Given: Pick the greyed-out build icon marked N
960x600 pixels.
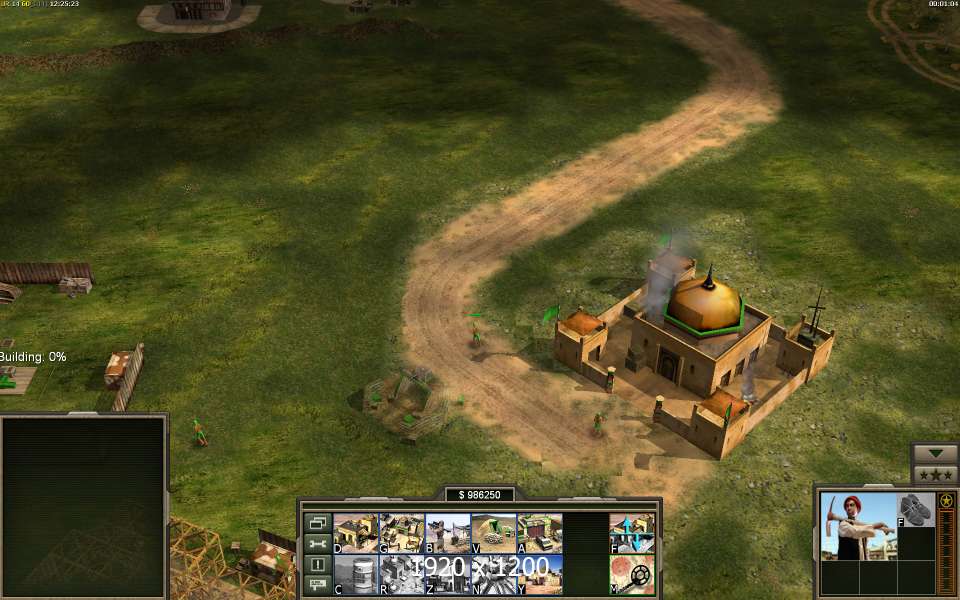Looking at the screenshot, I should pyautogui.click(x=493, y=575).
